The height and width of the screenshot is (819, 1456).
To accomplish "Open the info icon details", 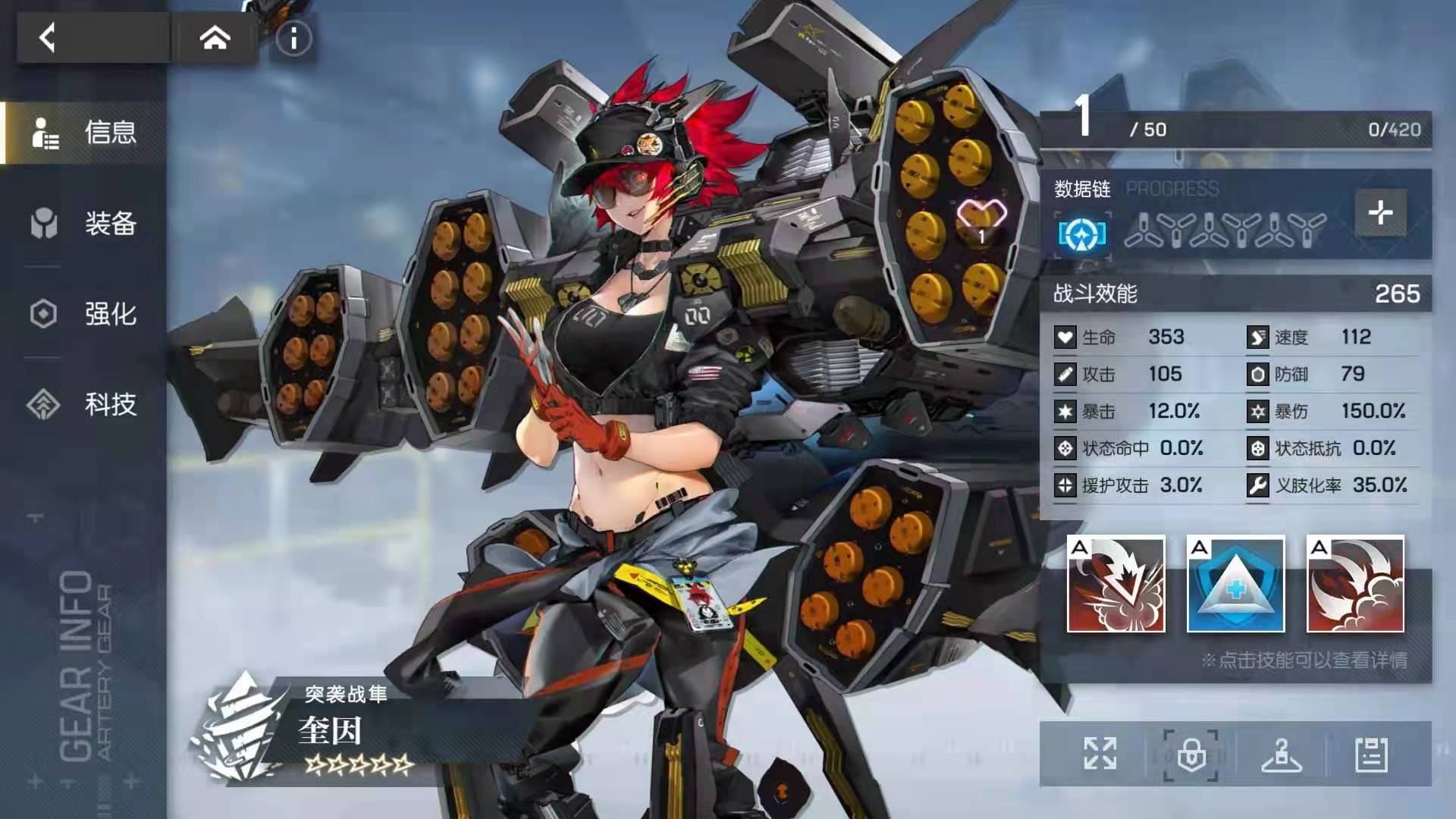I will click(293, 39).
